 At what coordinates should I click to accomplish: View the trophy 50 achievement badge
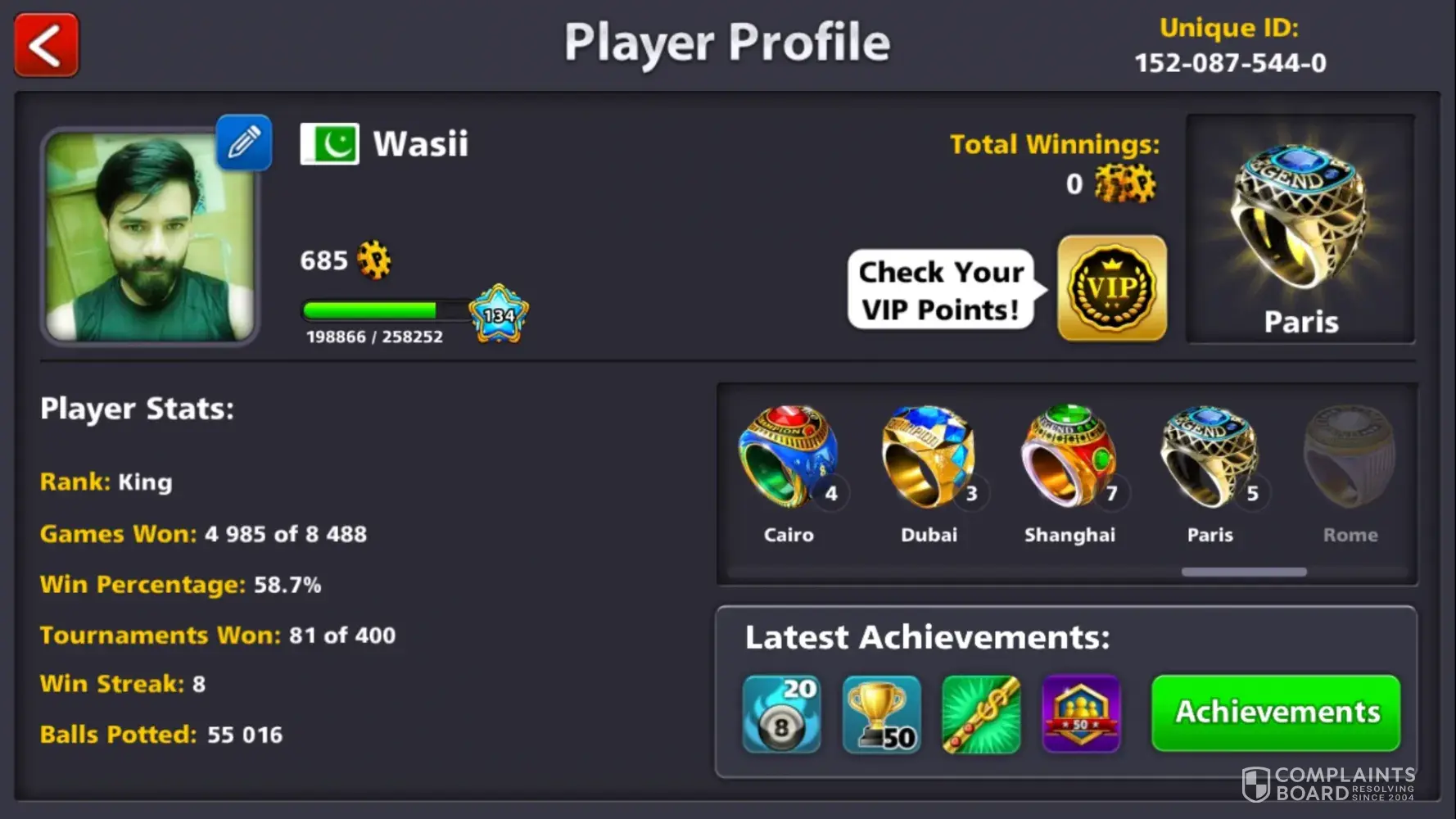pyautogui.click(x=881, y=714)
